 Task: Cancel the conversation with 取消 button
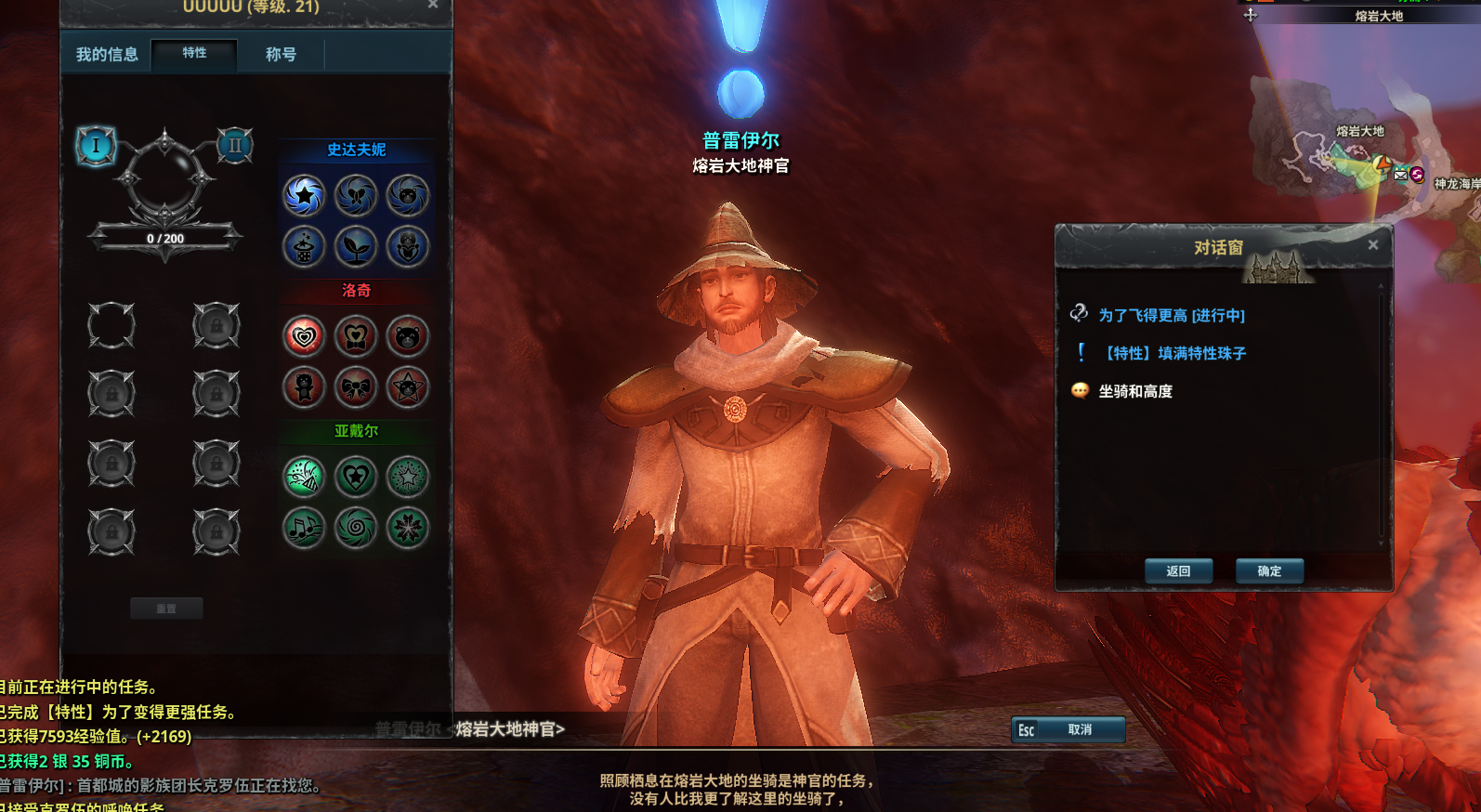point(1068,729)
